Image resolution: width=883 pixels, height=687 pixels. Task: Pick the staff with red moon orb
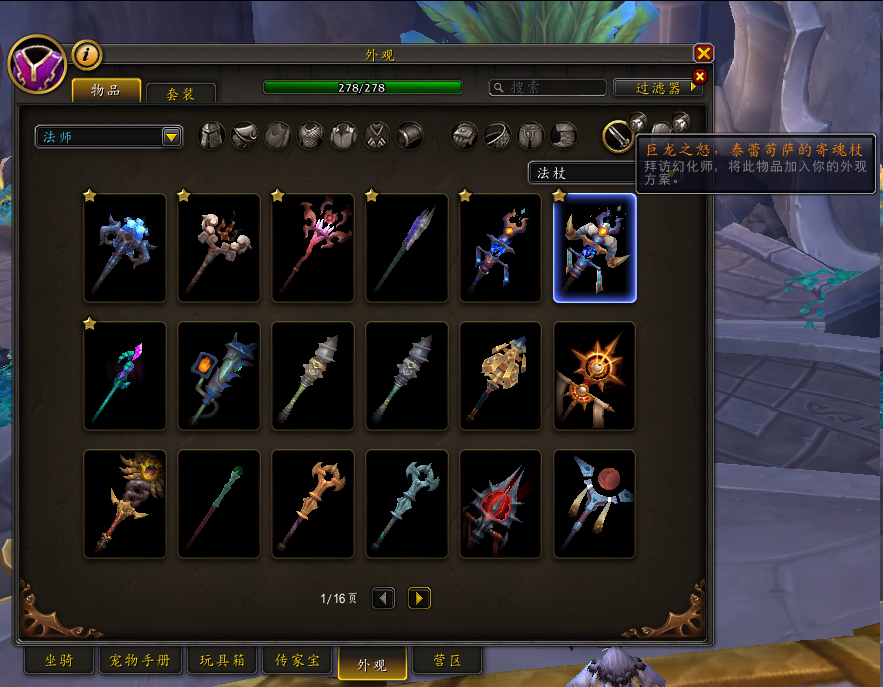point(595,504)
